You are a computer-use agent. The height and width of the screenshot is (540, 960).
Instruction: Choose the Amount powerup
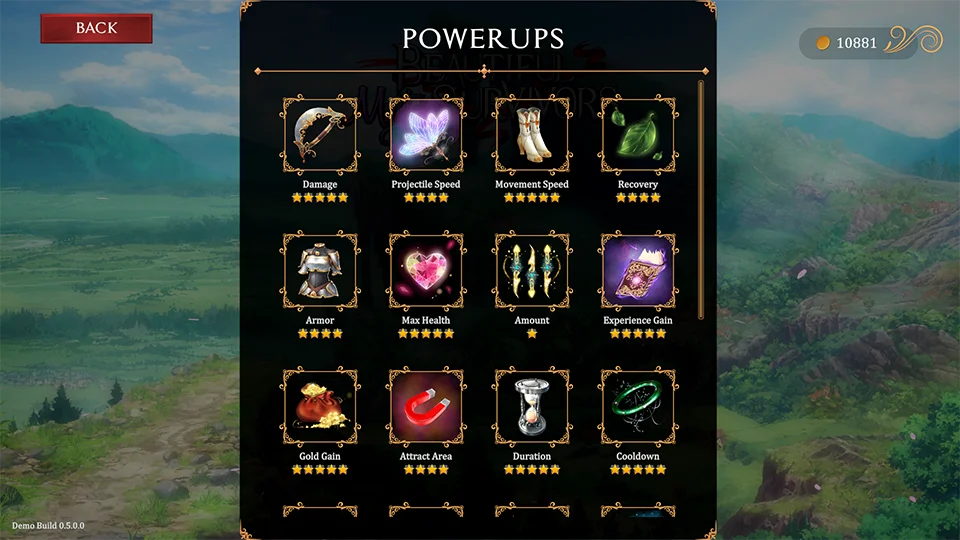tap(532, 271)
